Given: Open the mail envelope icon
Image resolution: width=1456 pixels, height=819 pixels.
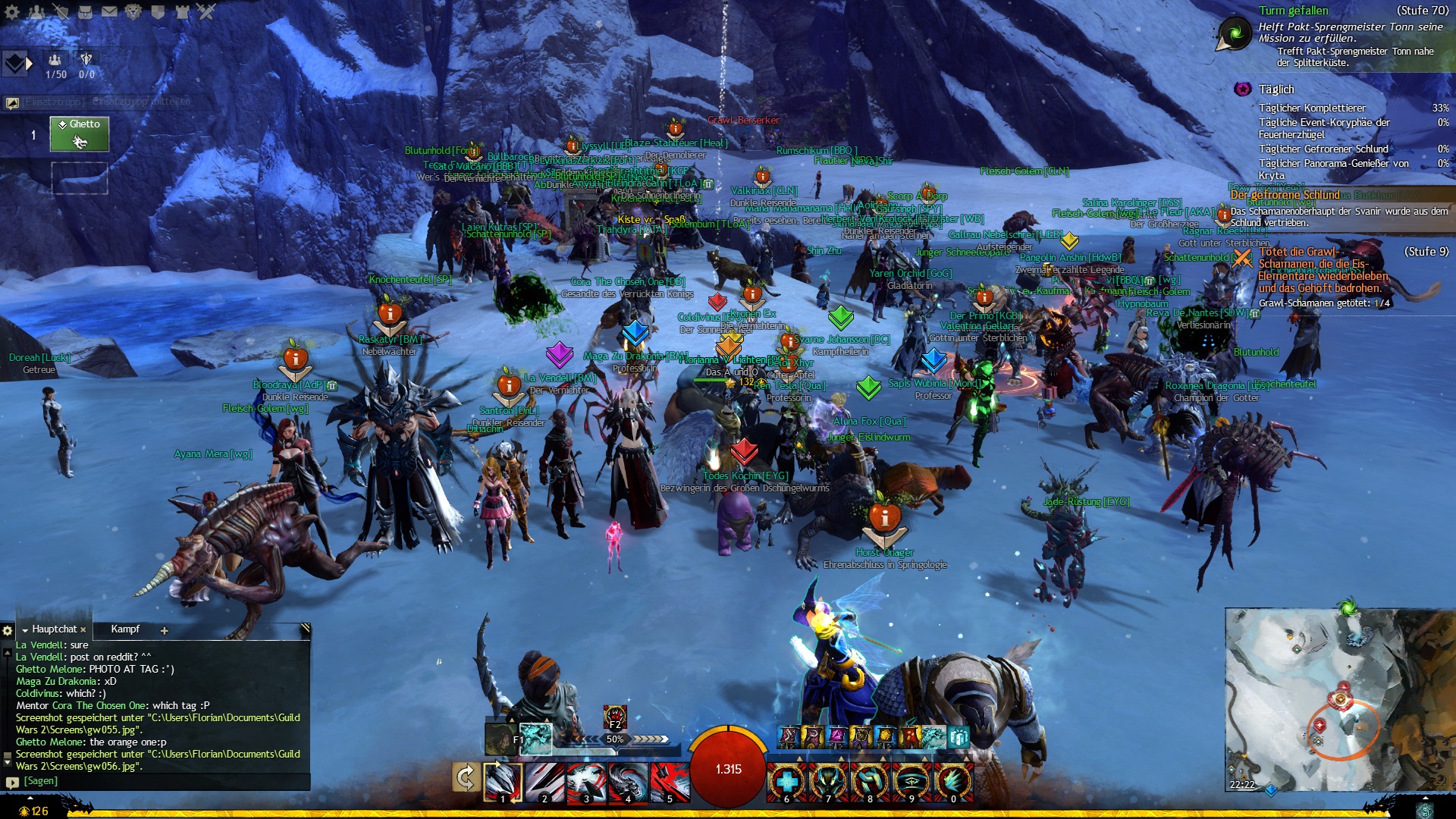Looking at the screenshot, I should (x=109, y=11).
